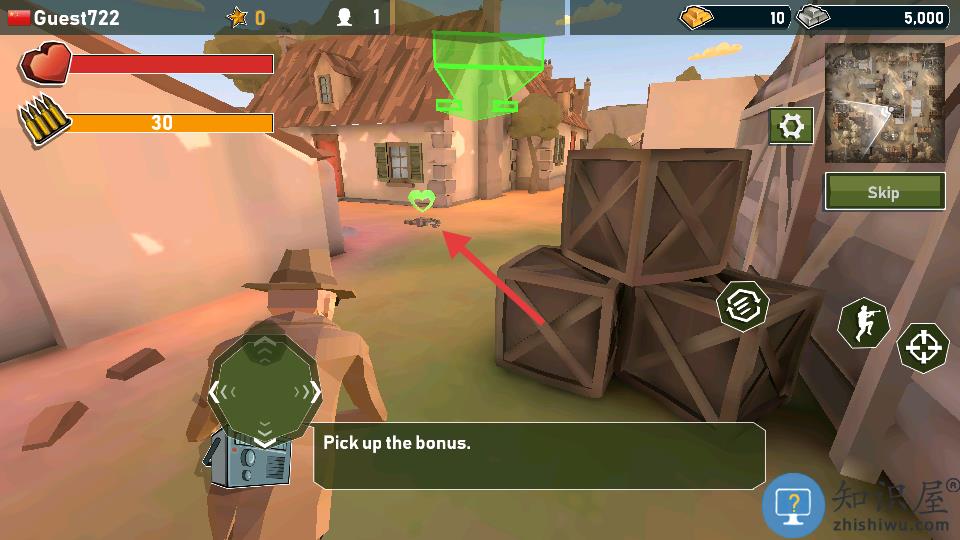Tap the crosshair fire button

[922, 348]
